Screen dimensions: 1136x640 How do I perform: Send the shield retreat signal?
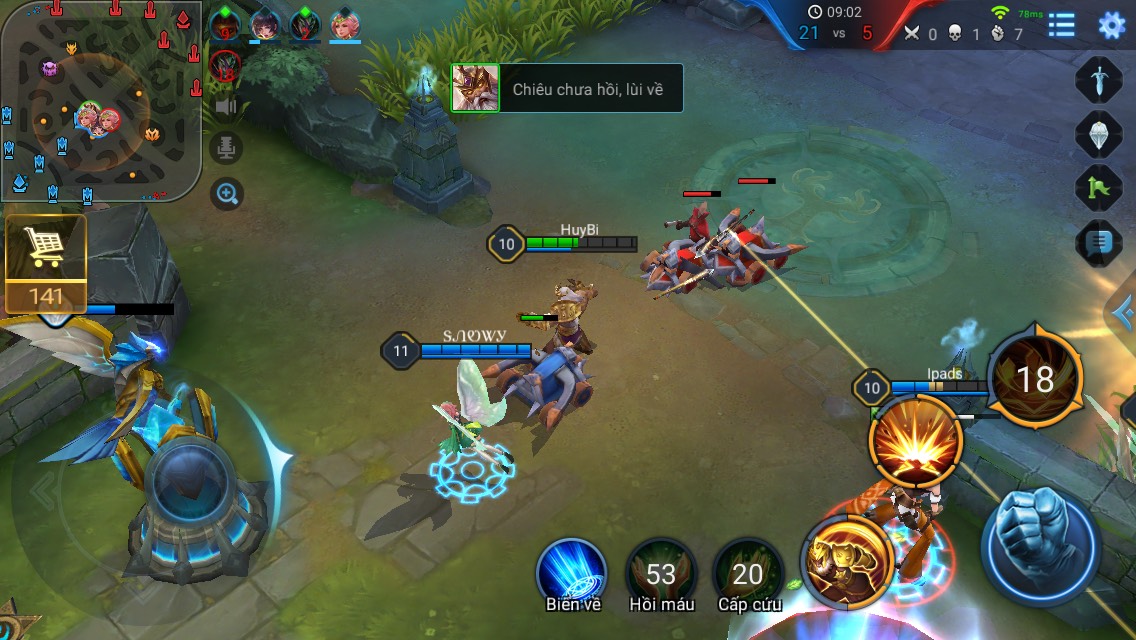point(1099,134)
